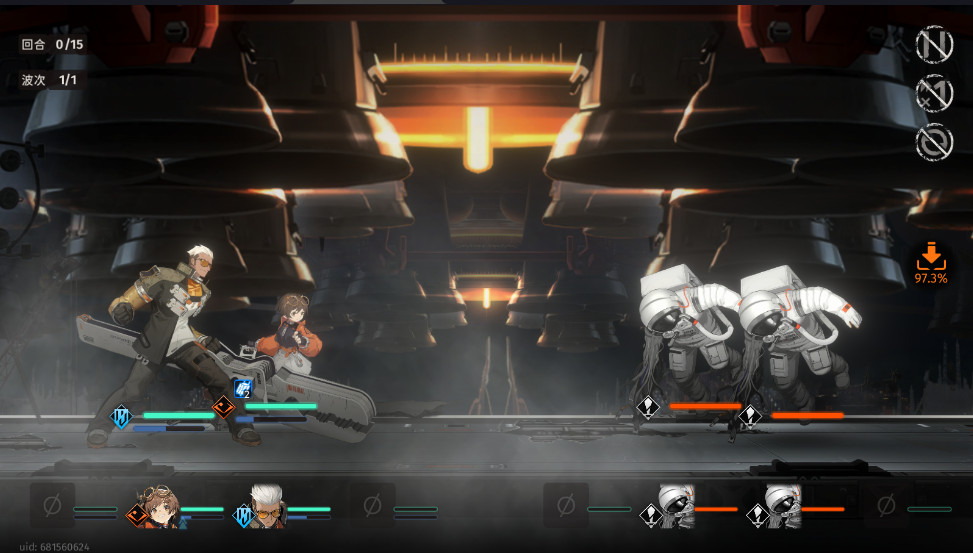Toggle the auto-battle circular arrow icon
This screenshot has width=973, height=553.
934,142
